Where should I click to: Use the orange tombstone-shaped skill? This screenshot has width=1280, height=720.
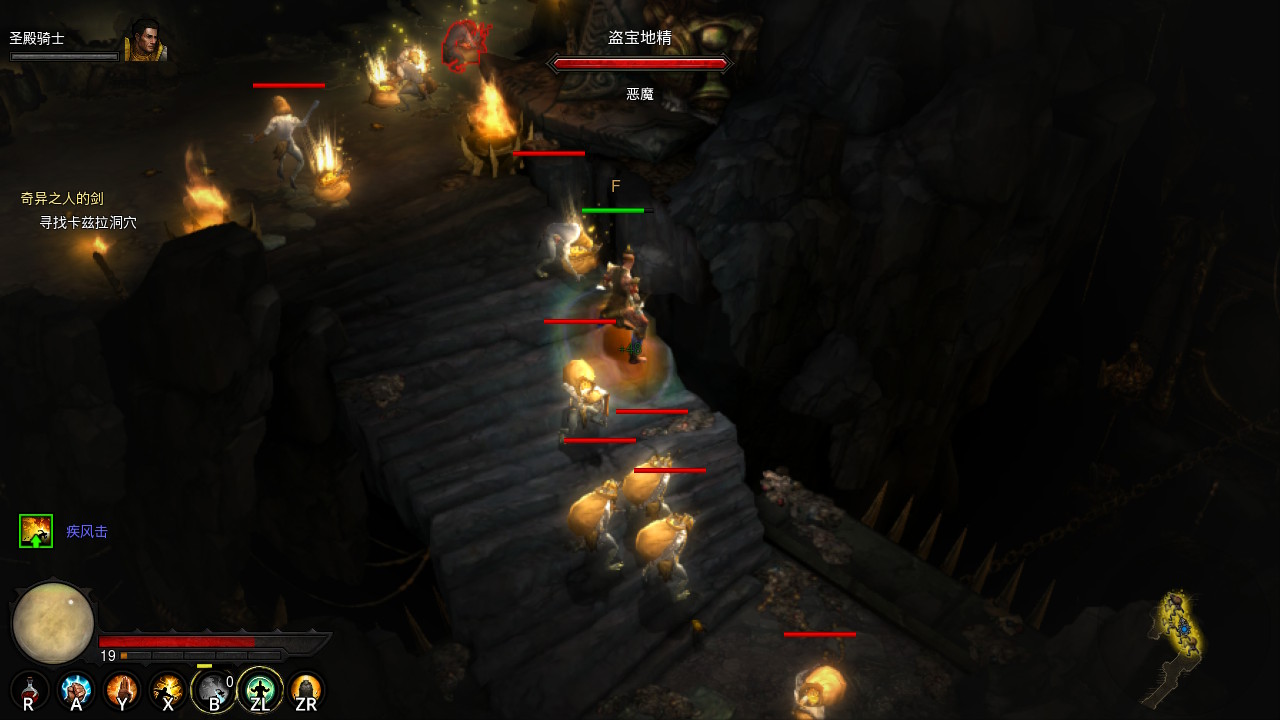(306, 690)
